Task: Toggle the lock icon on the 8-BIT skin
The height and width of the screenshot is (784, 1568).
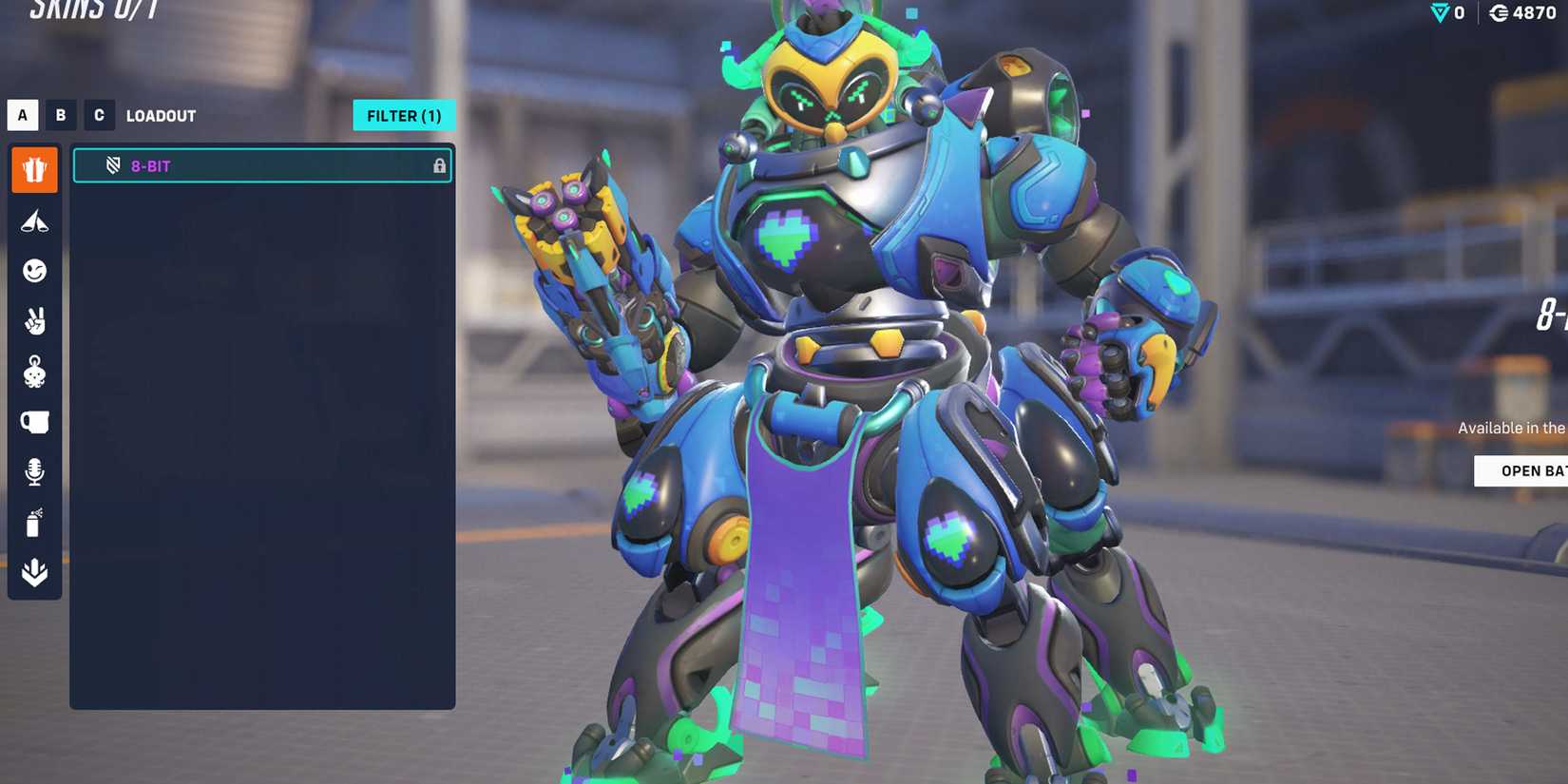Action: tap(440, 165)
